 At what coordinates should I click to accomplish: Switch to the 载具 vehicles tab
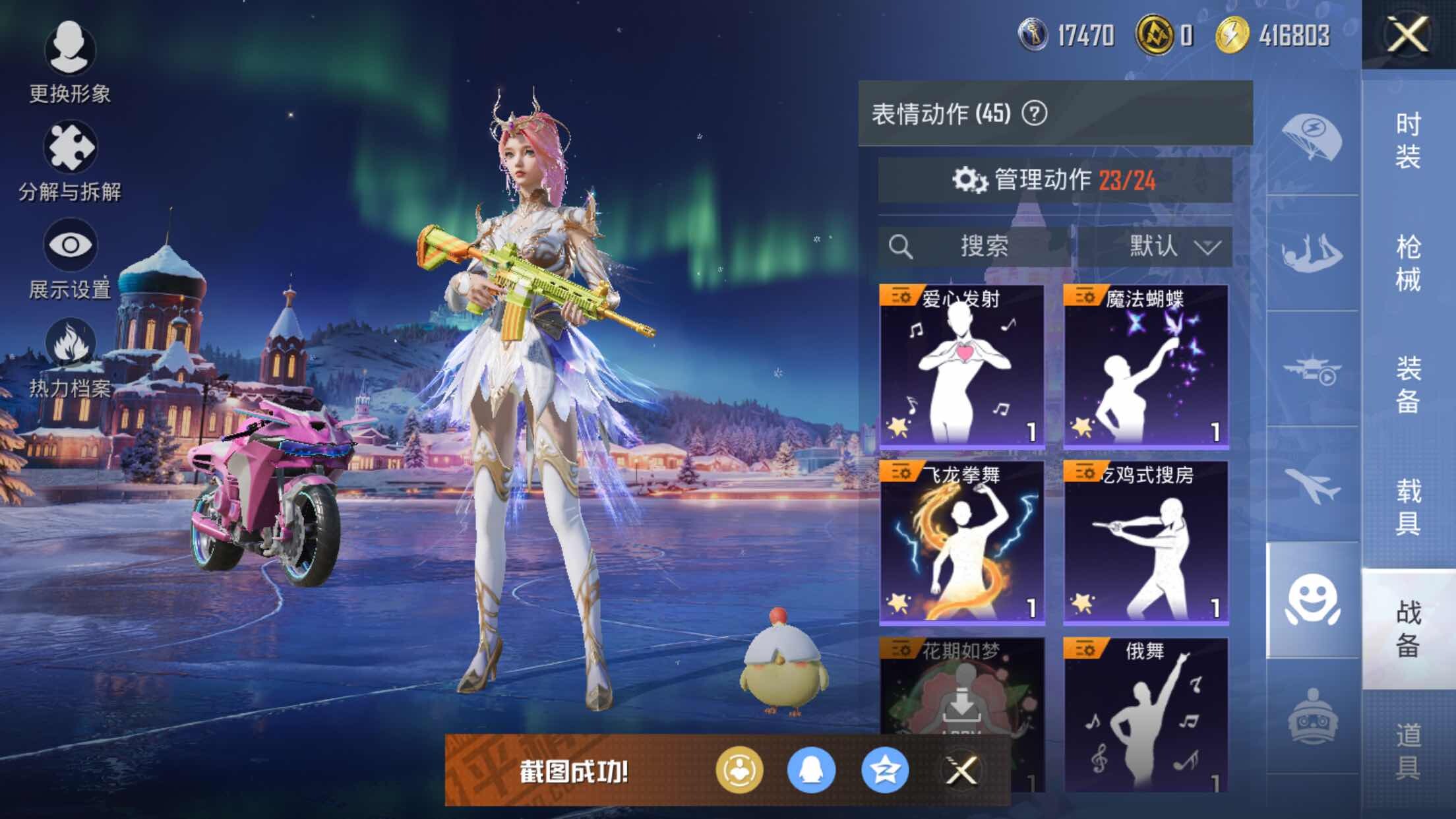1408,506
